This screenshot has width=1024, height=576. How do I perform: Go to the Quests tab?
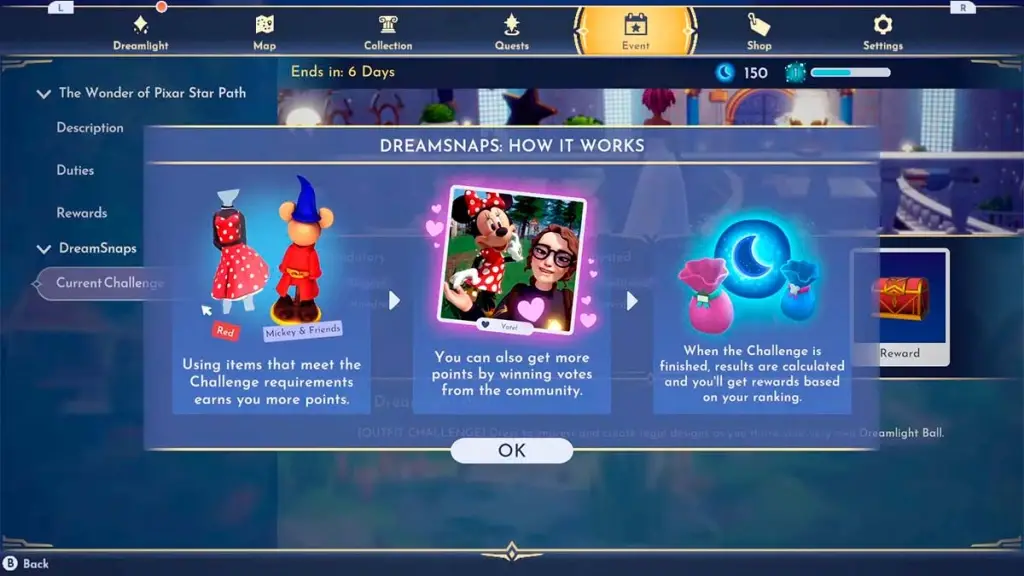[512, 32]
